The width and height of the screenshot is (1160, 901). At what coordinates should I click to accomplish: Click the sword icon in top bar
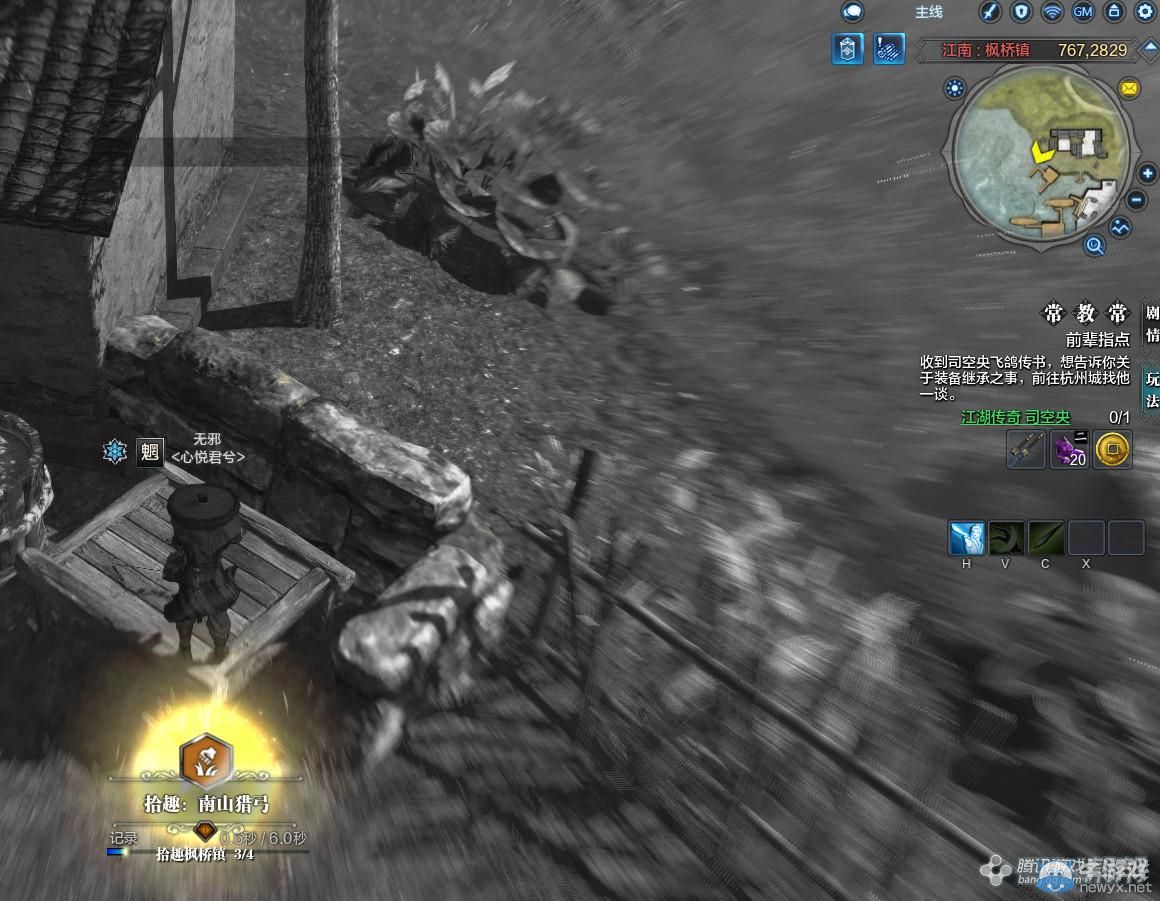tap(989, 12)
